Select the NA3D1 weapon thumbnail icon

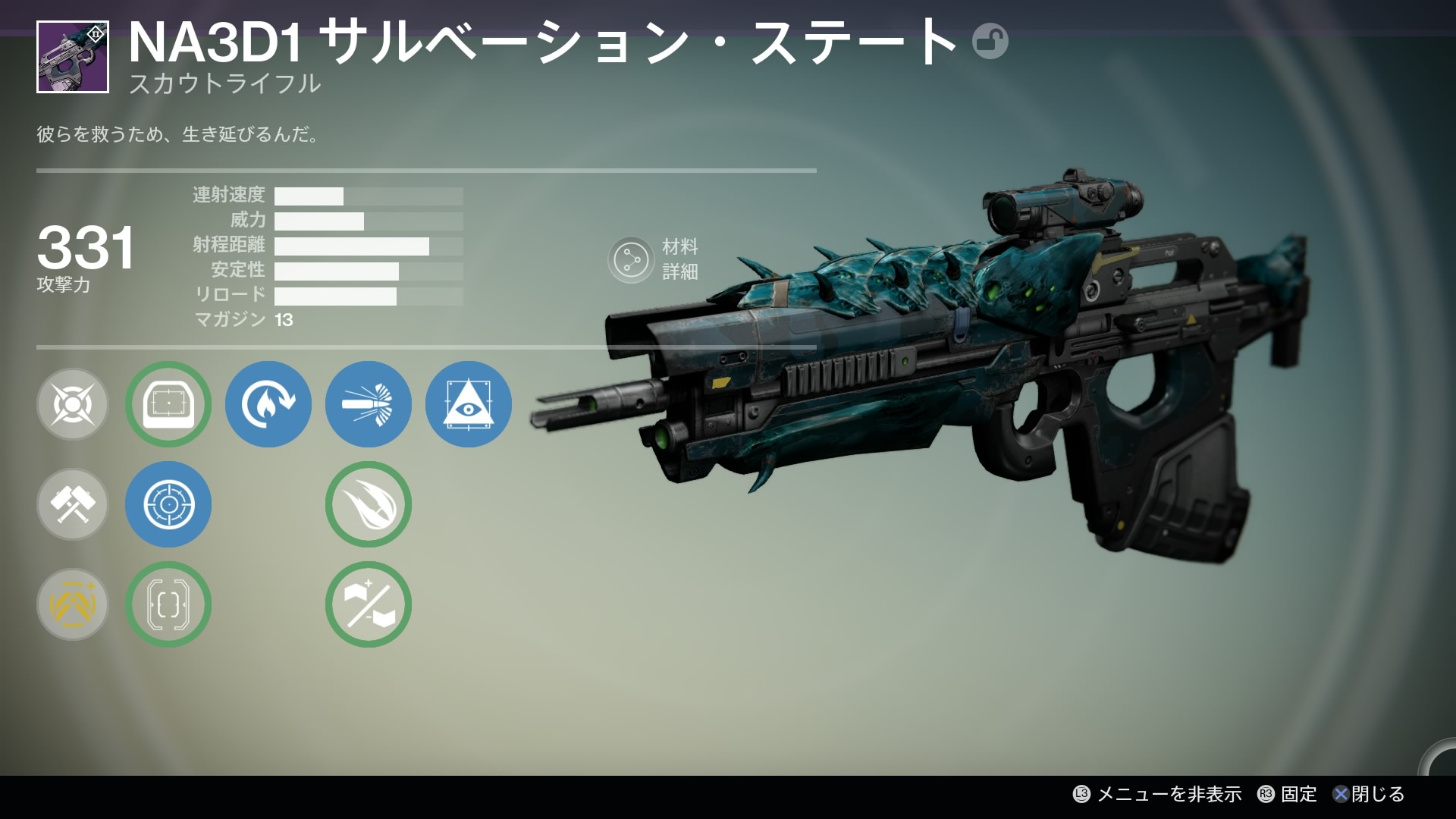(x=73, y=57)
